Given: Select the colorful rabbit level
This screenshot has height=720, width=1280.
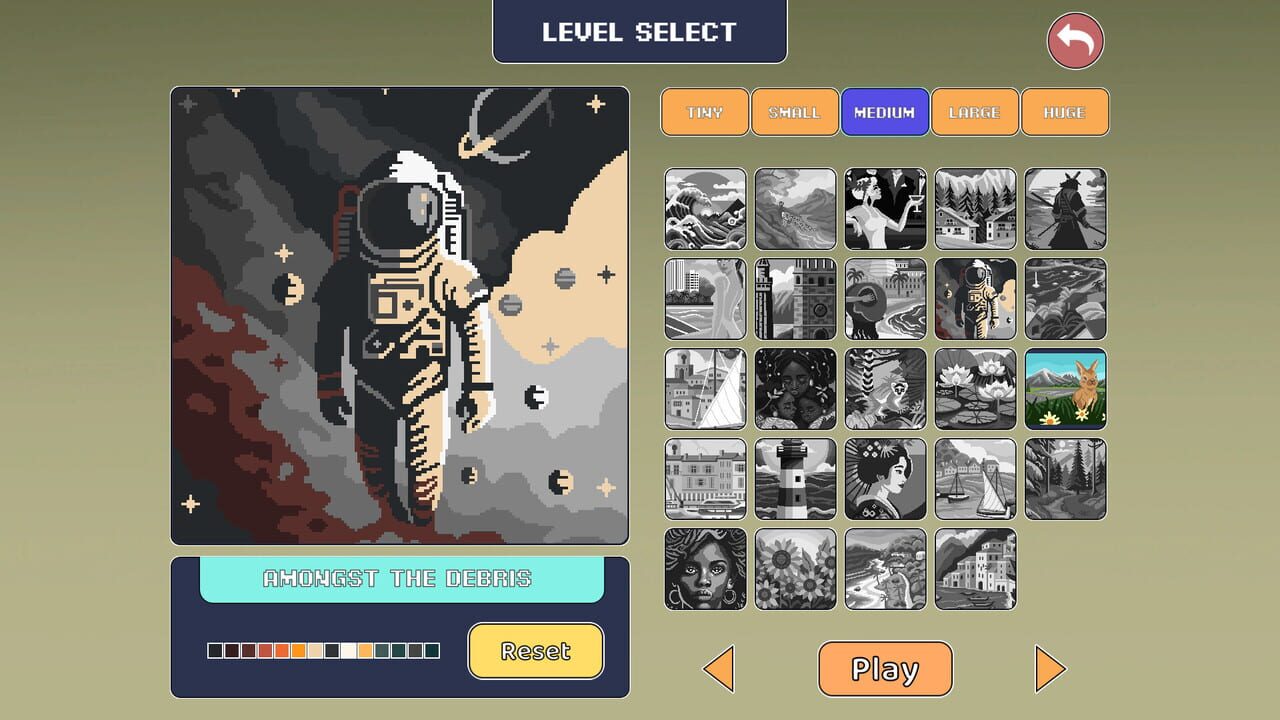Looking at the screenshot, I should point(1065,389).
